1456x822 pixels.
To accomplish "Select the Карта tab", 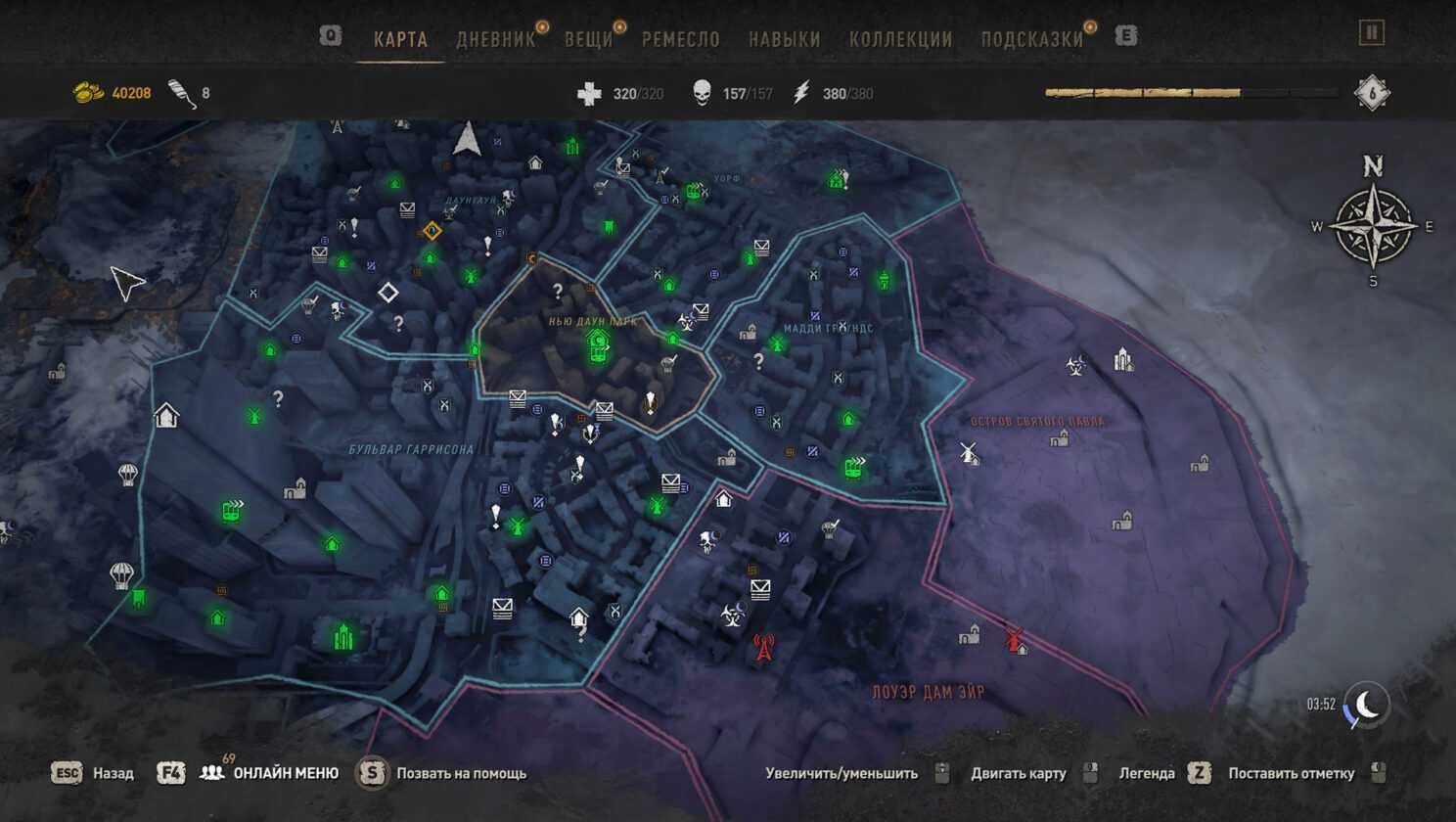I will 400,39.
